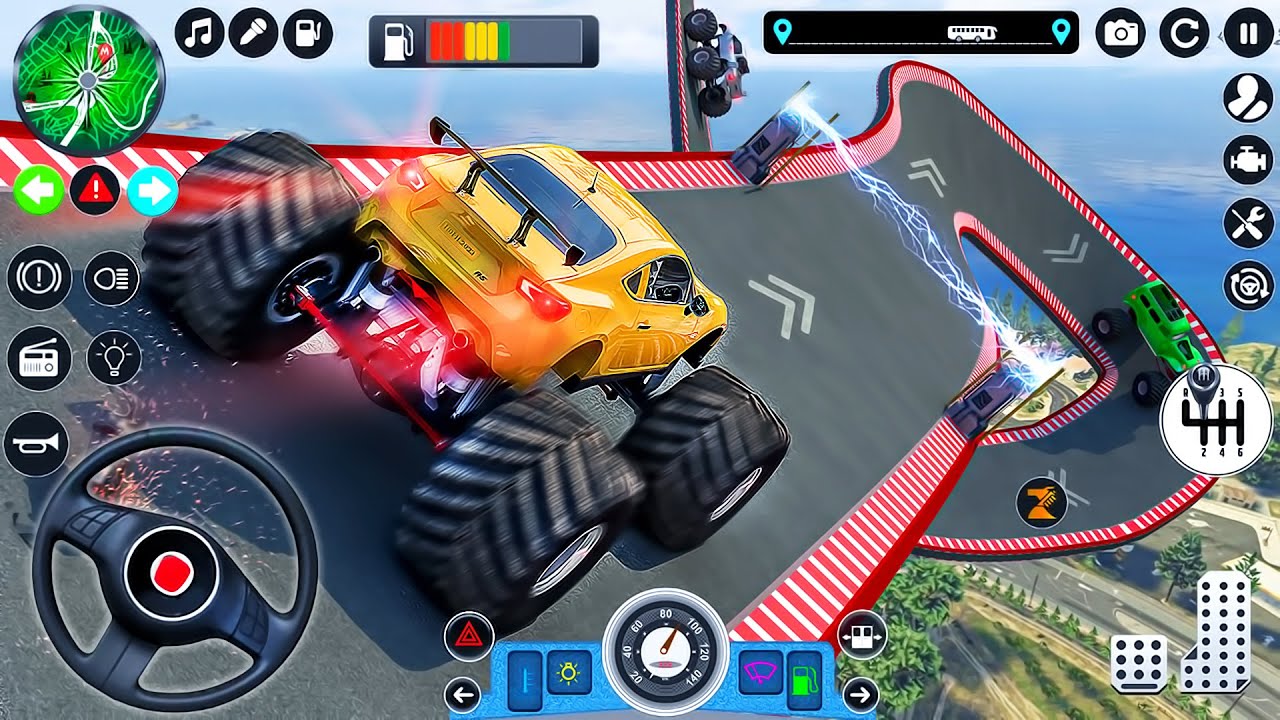1280x720 pixels.
Task: Turn on the blue right turn signal
Action: [152, 191]
